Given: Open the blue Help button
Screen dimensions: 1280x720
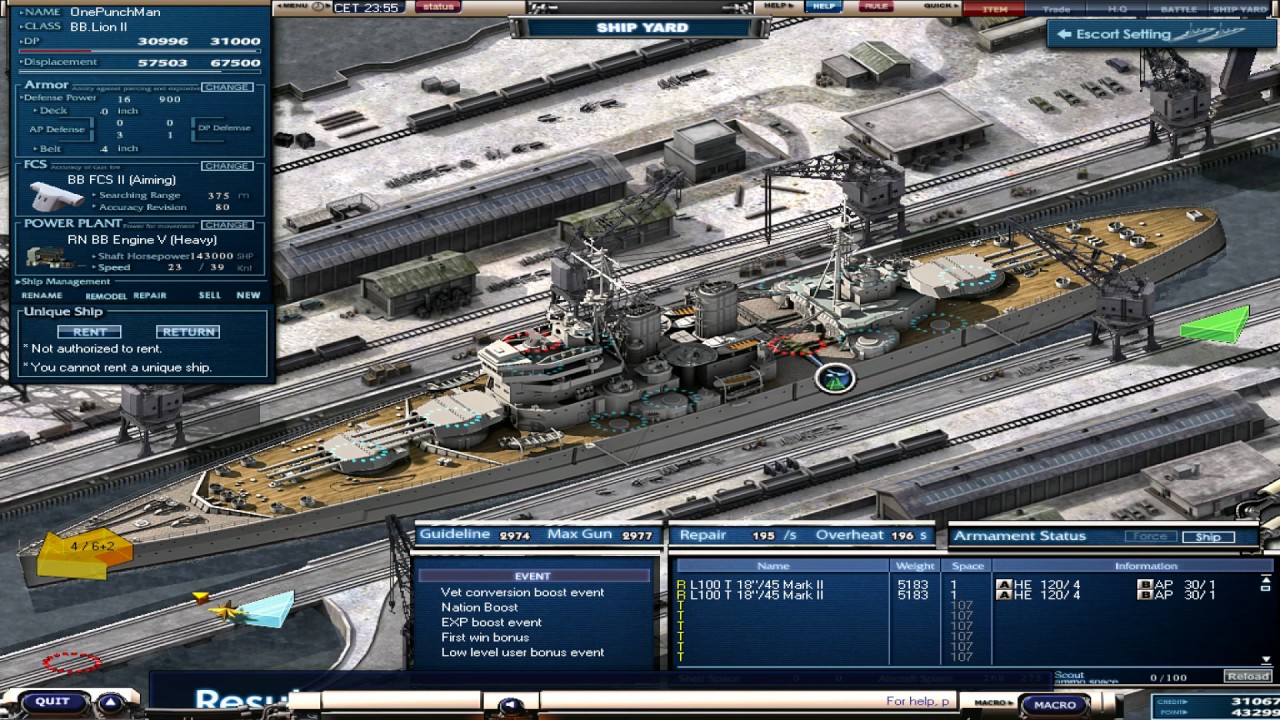Looking at the screenshot, I should pyautogui.click(x=824, y=7).
